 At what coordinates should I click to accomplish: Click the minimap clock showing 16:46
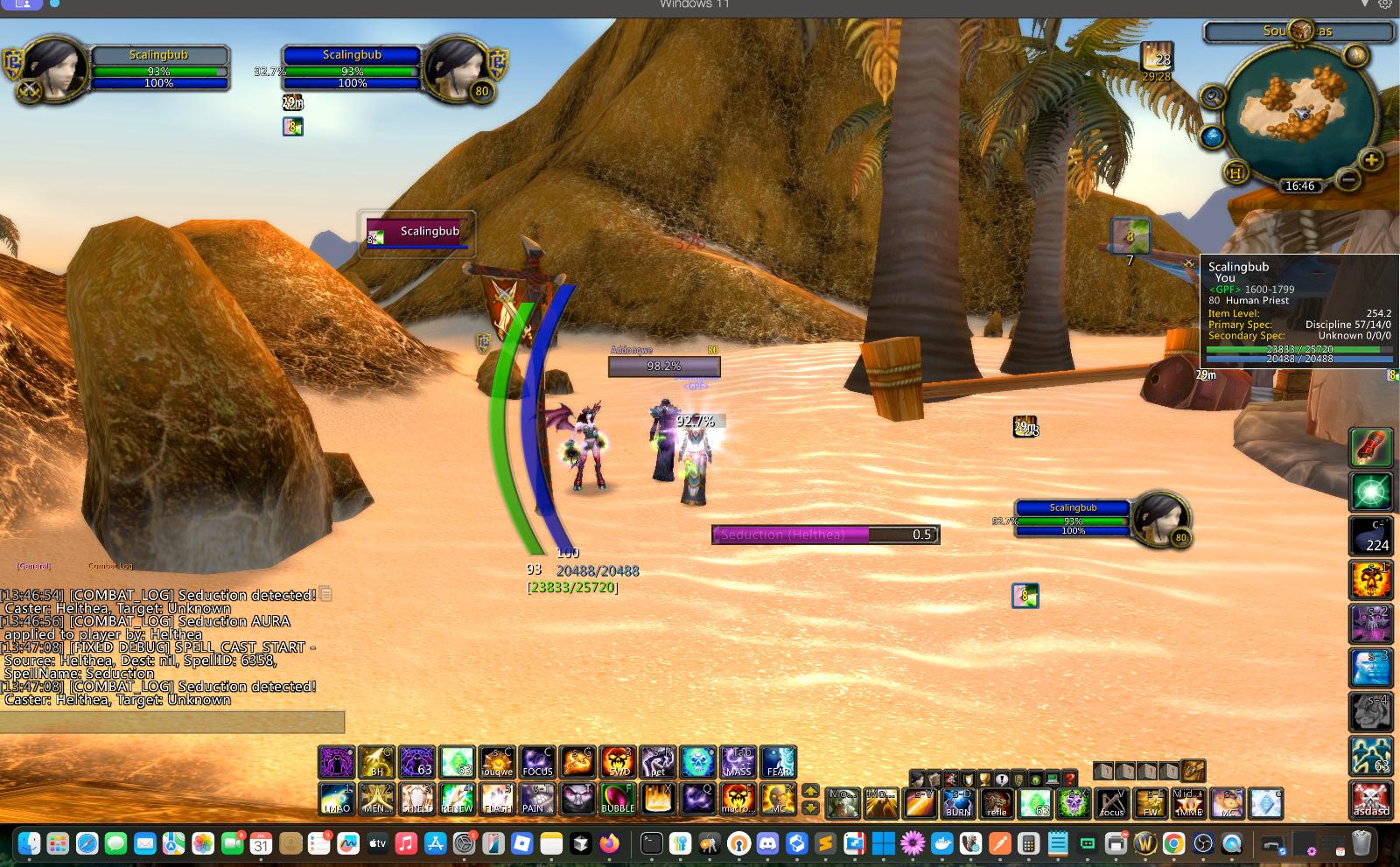click(x=1299, y=185)
